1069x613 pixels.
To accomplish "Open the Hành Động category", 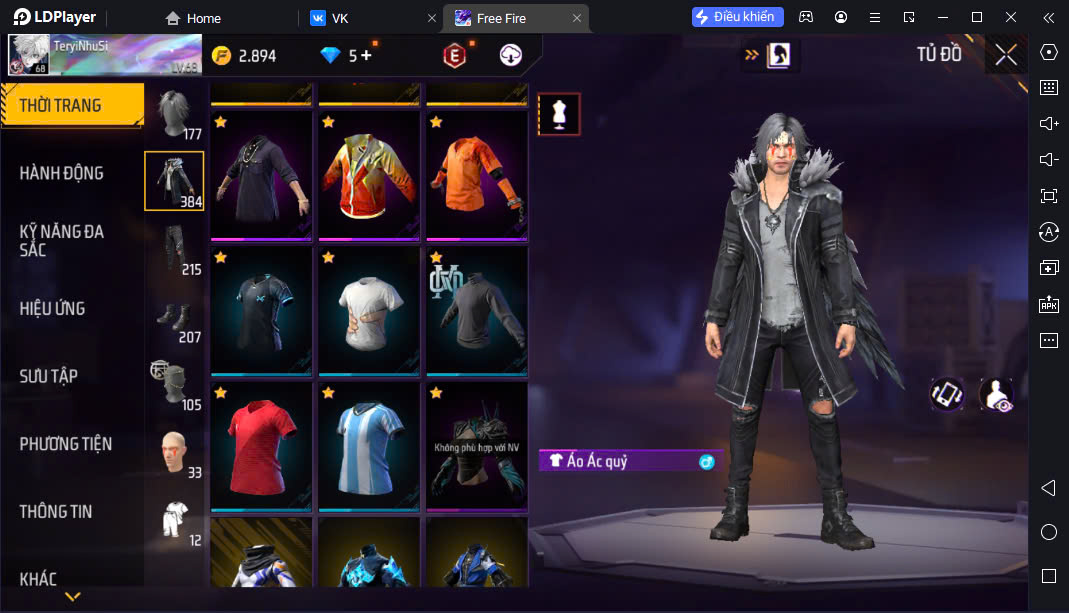I will coord(62,173).
